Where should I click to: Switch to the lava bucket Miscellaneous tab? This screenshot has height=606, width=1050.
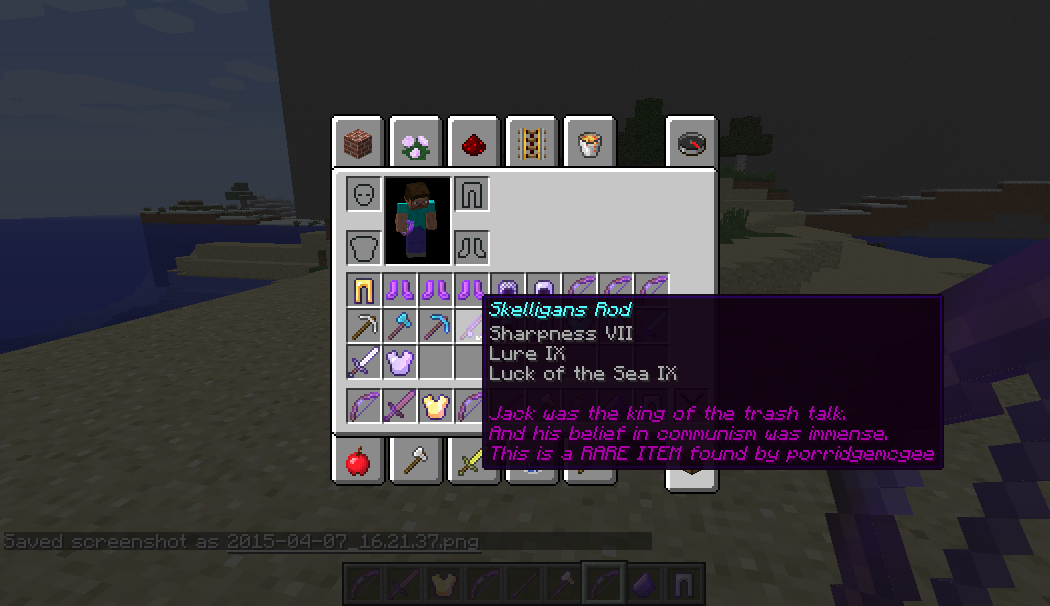589,145
